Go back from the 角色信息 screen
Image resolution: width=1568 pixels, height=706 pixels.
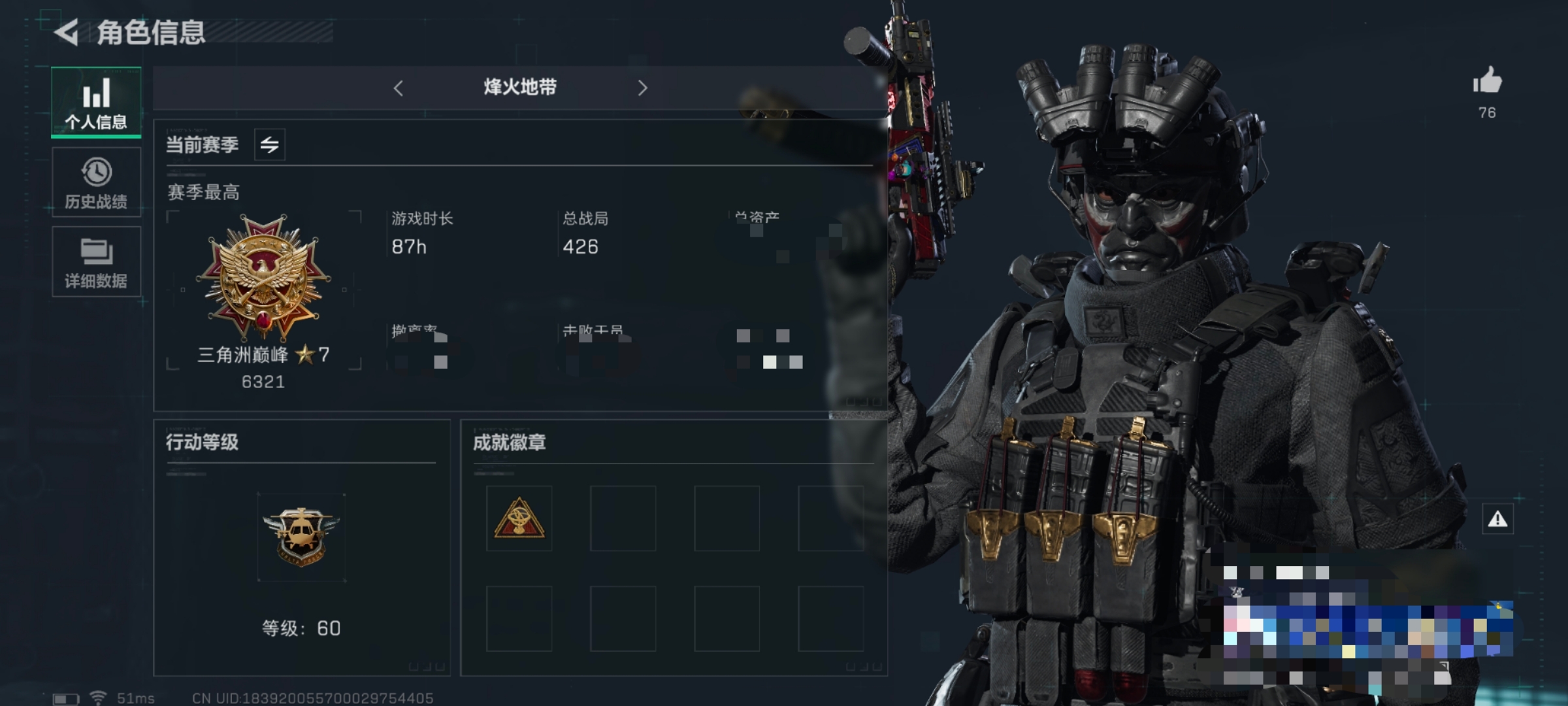click(x=67, y=32)
